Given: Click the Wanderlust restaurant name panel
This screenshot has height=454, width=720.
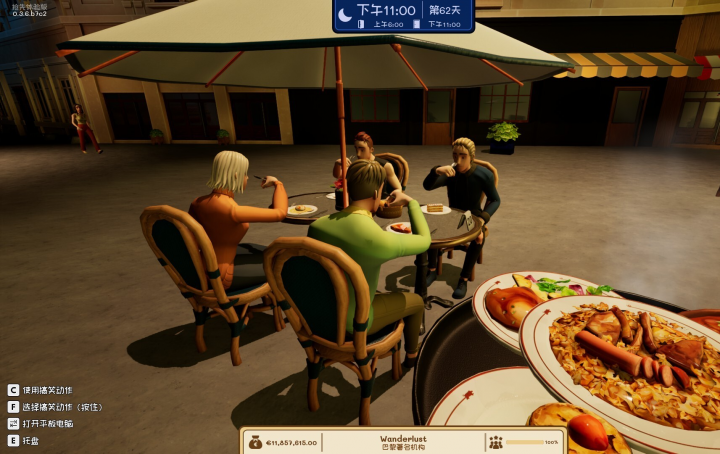Looking at the screenshot, I should 403,441.
